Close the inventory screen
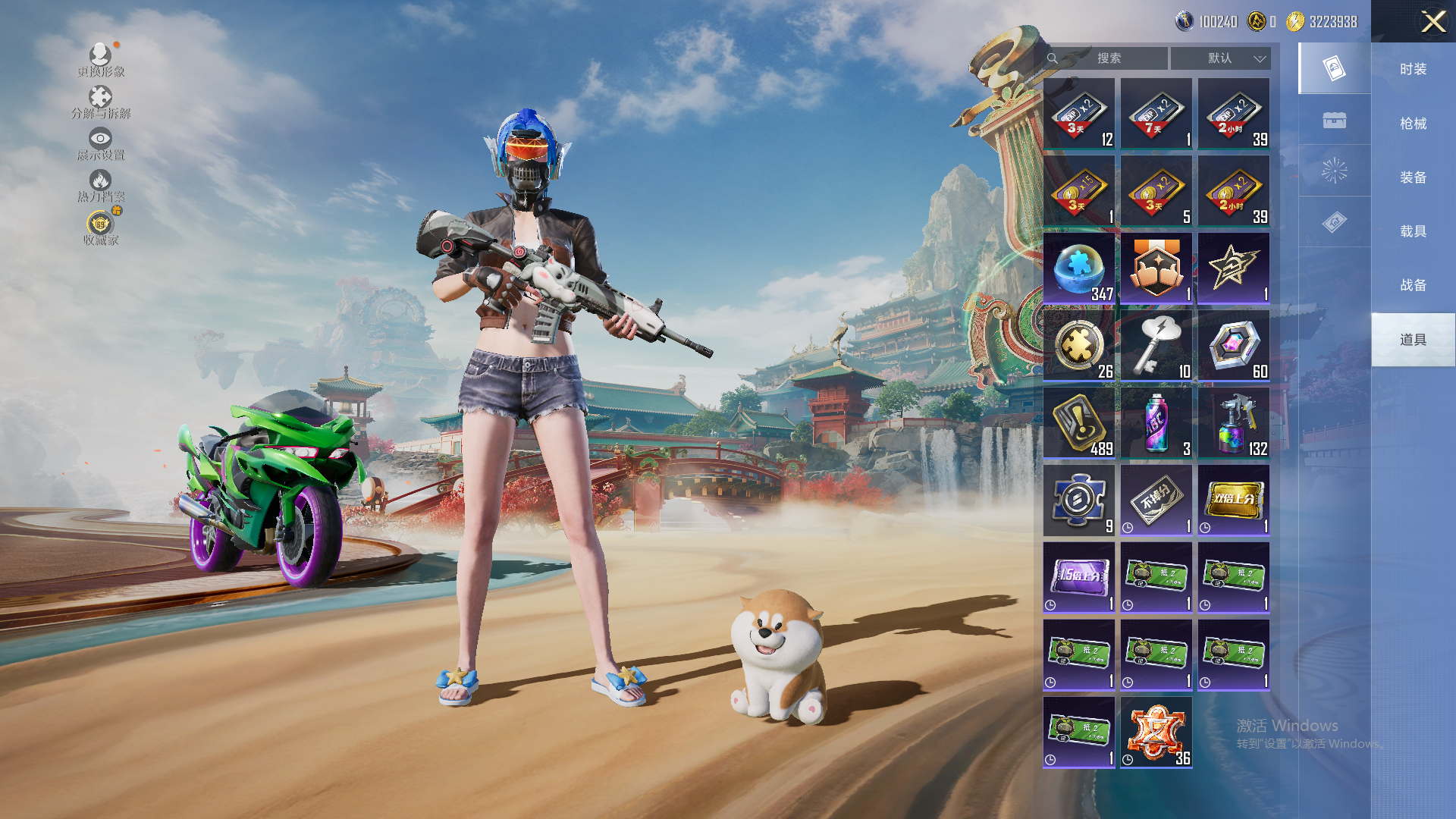Screen dimensions: 1456x819 tap(1432, 21)
